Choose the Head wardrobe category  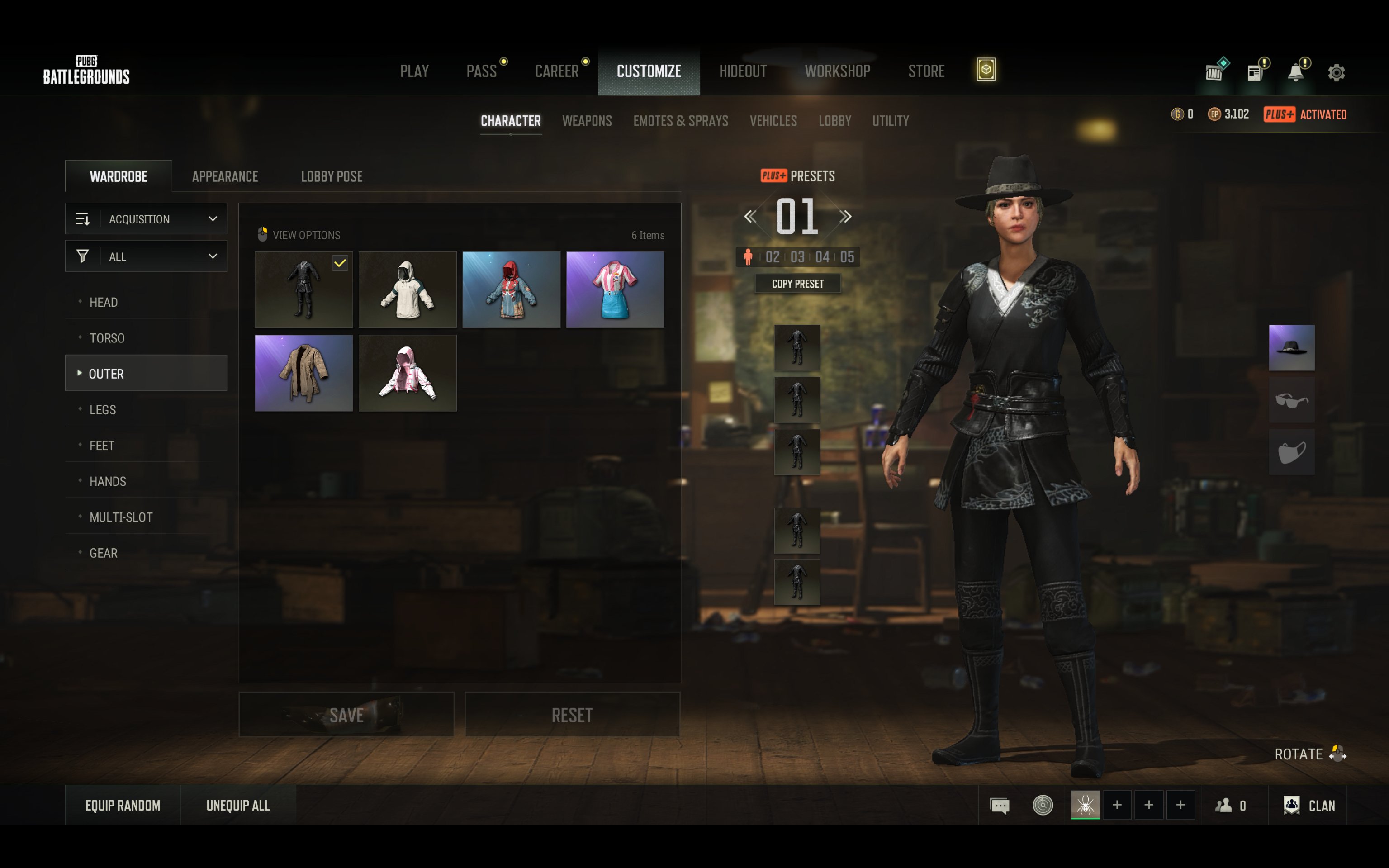[x=103, y=302]
